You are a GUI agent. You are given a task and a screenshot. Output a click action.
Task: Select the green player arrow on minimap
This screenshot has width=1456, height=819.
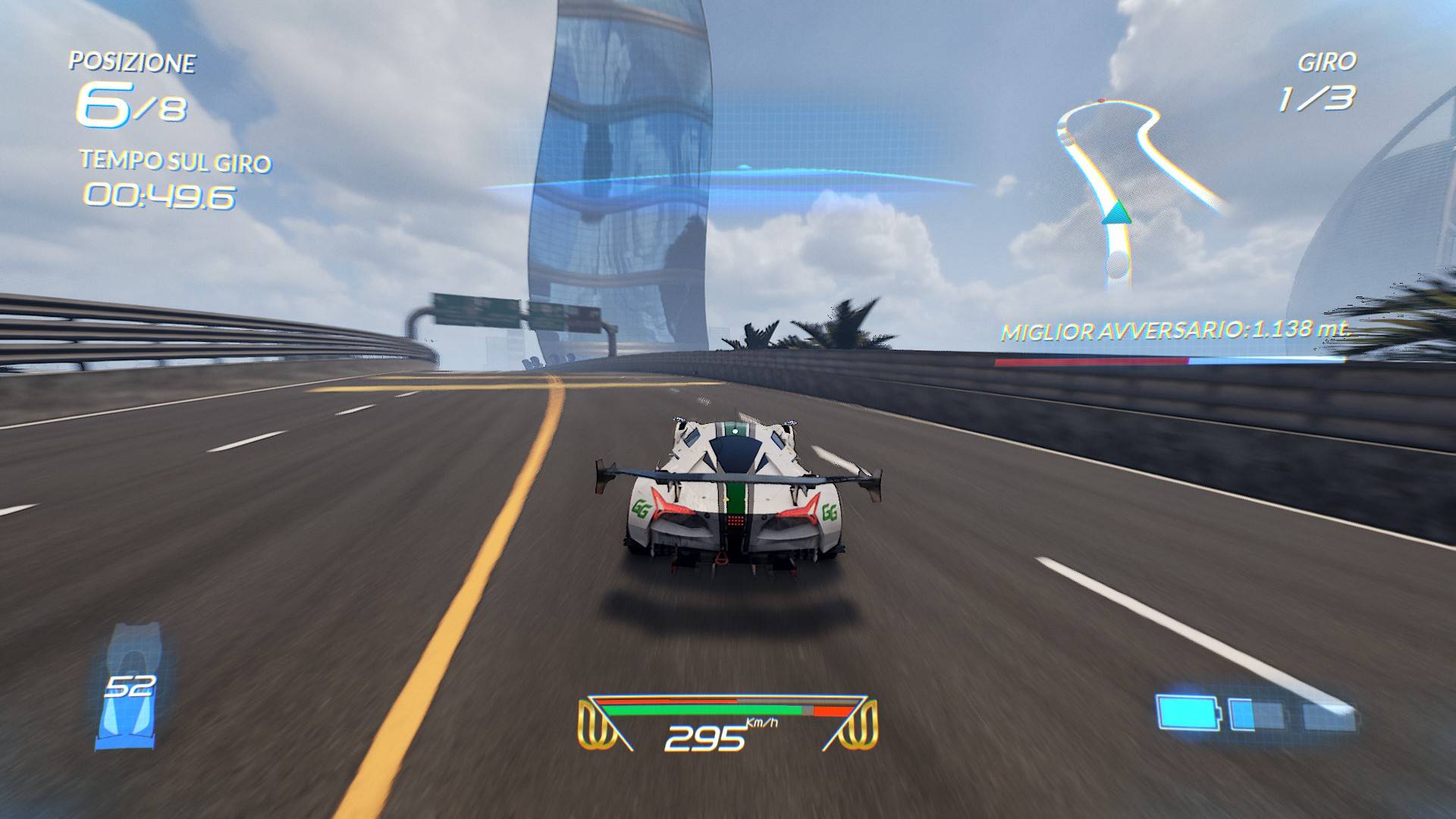pos(1116,212)
